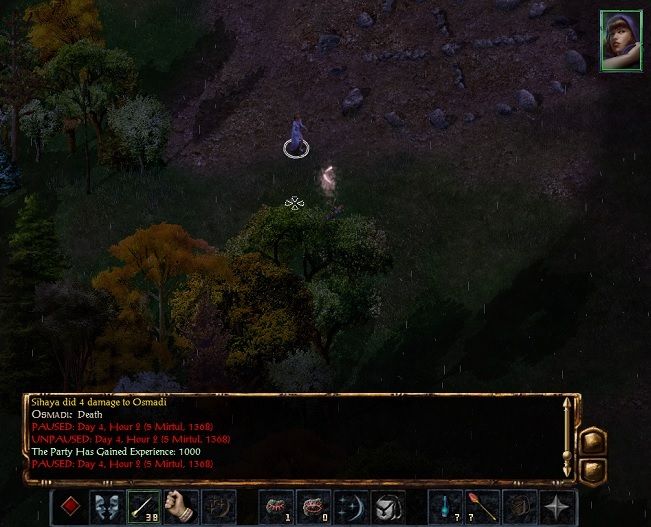Image resolution: width=651 pixels, height=527 pixels.
Task: Activate the mask icon action
Action: [x=105, y=506]
